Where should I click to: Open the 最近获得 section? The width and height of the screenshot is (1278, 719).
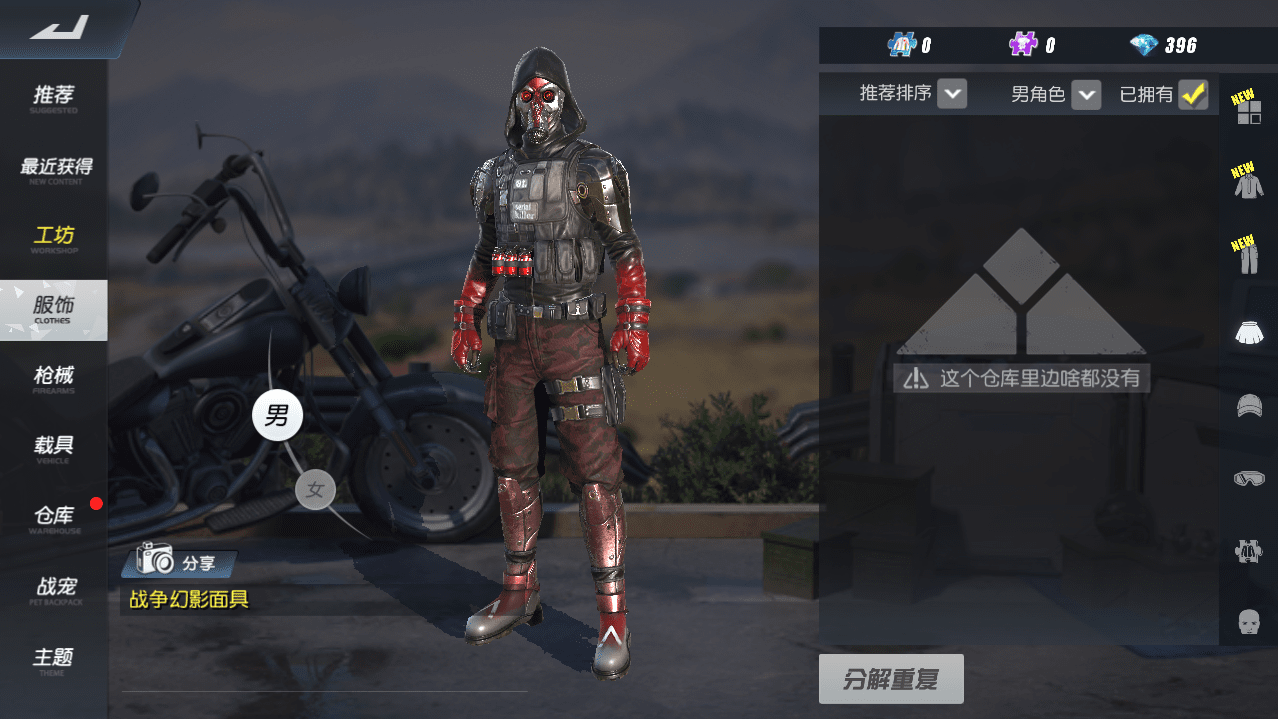(54, 168)
